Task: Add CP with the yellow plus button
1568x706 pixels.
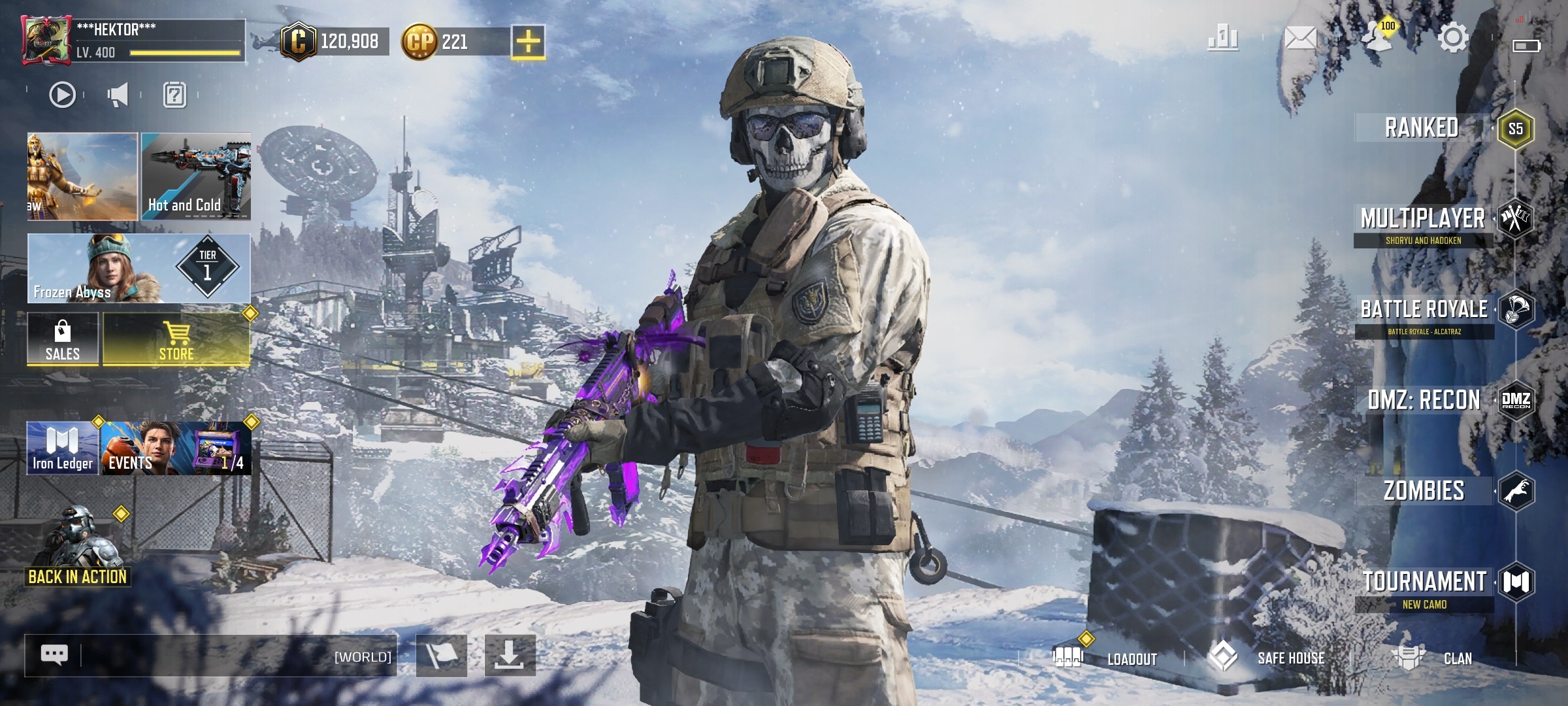Action: tap(528, 42)
